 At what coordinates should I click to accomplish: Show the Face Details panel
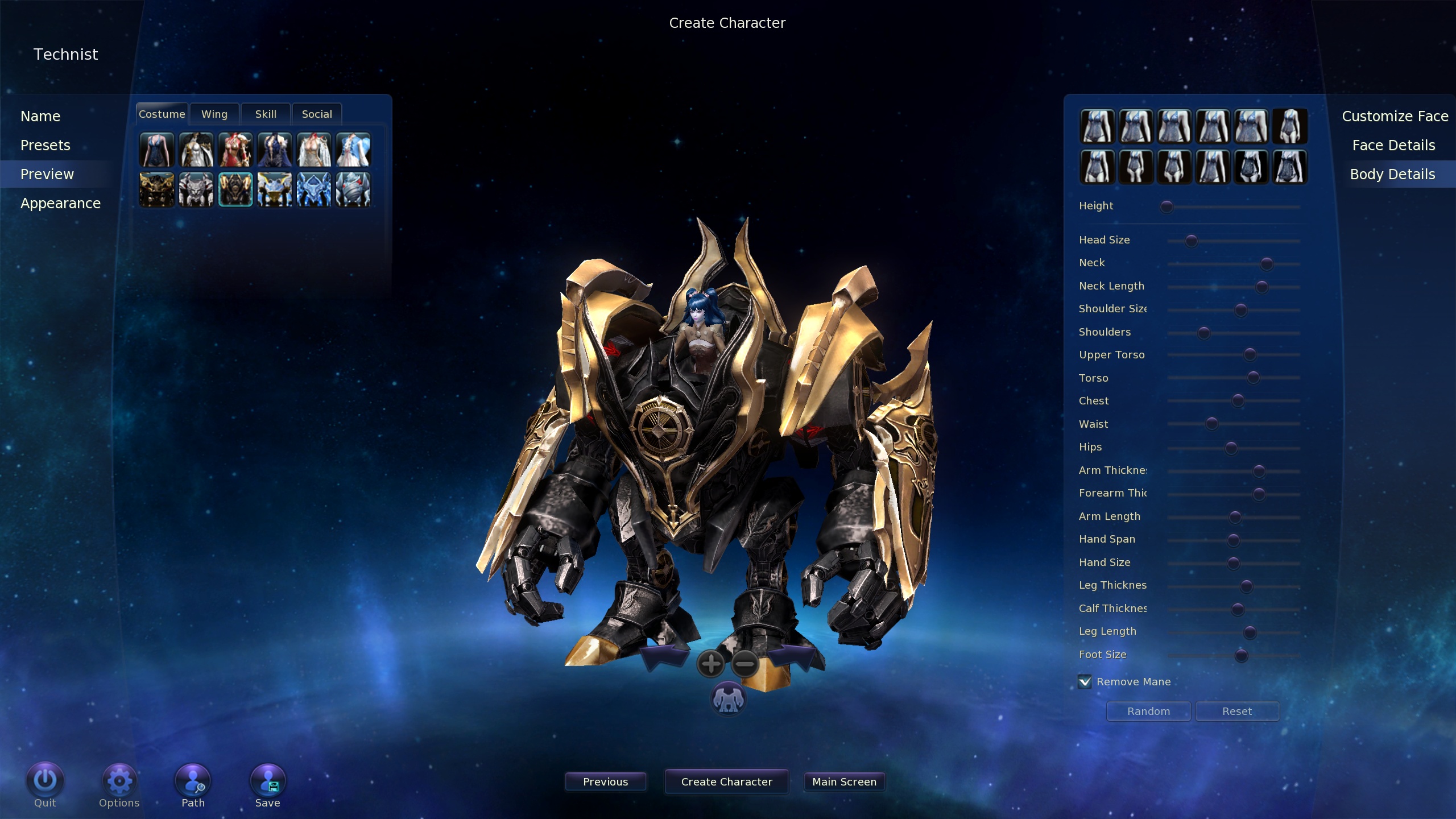pyautogui.click(x=1393, y=146)
